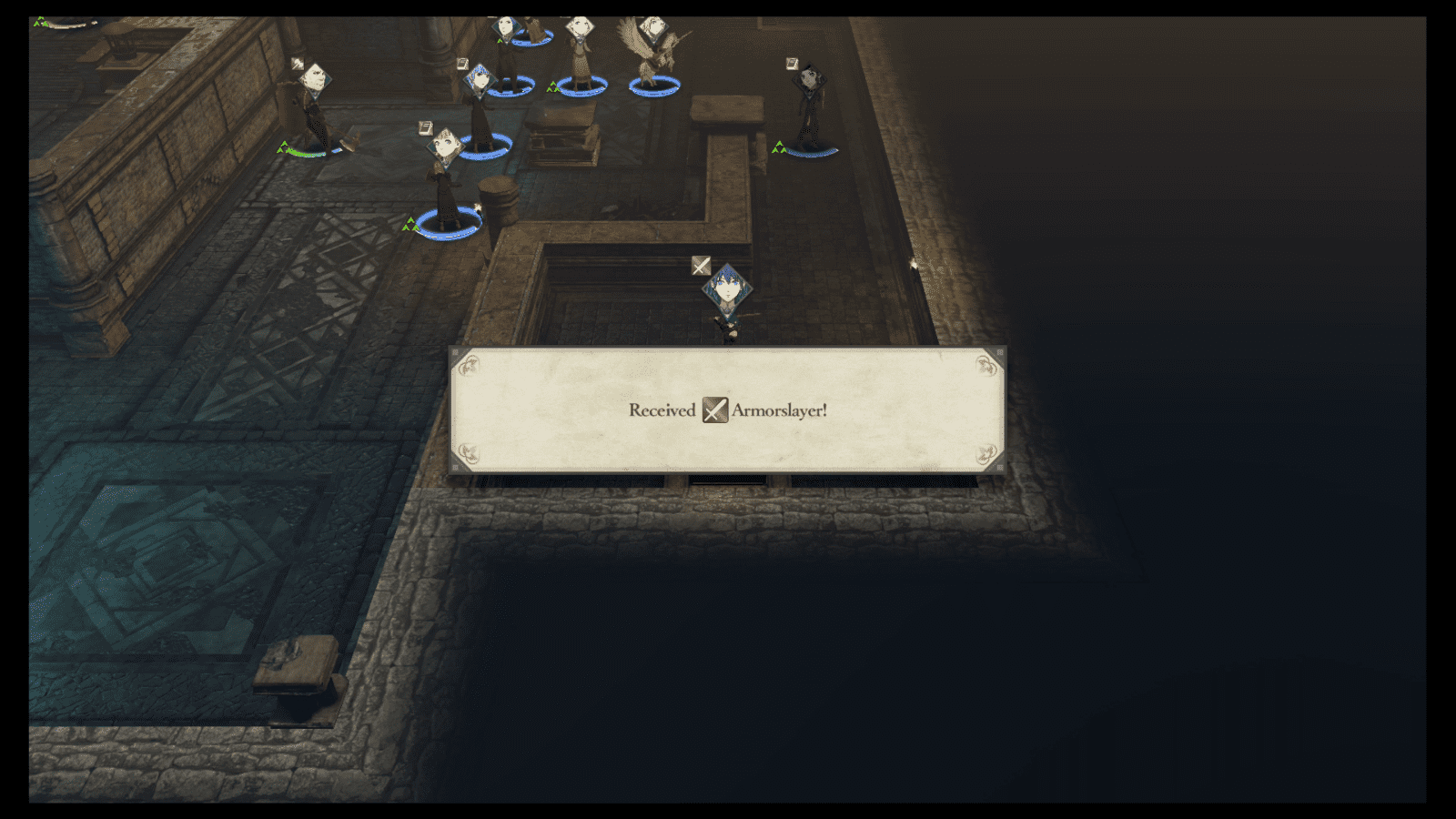Click the tome icon above the blue-haired mage
The height and width of the screenshot is (819, 1456).
(x=461, y=62)
